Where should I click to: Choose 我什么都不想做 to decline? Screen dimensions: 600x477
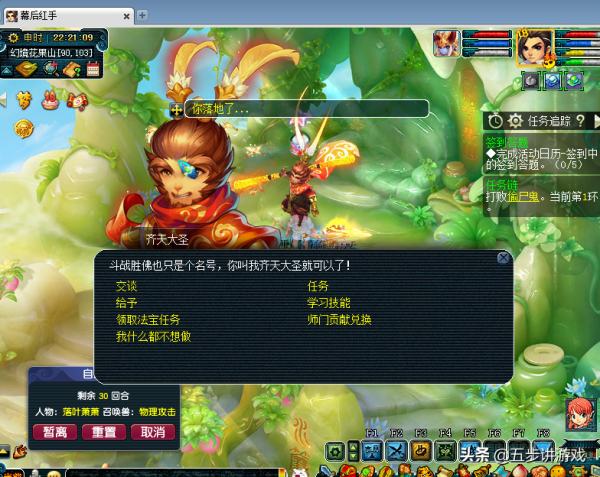coord(153,337)
